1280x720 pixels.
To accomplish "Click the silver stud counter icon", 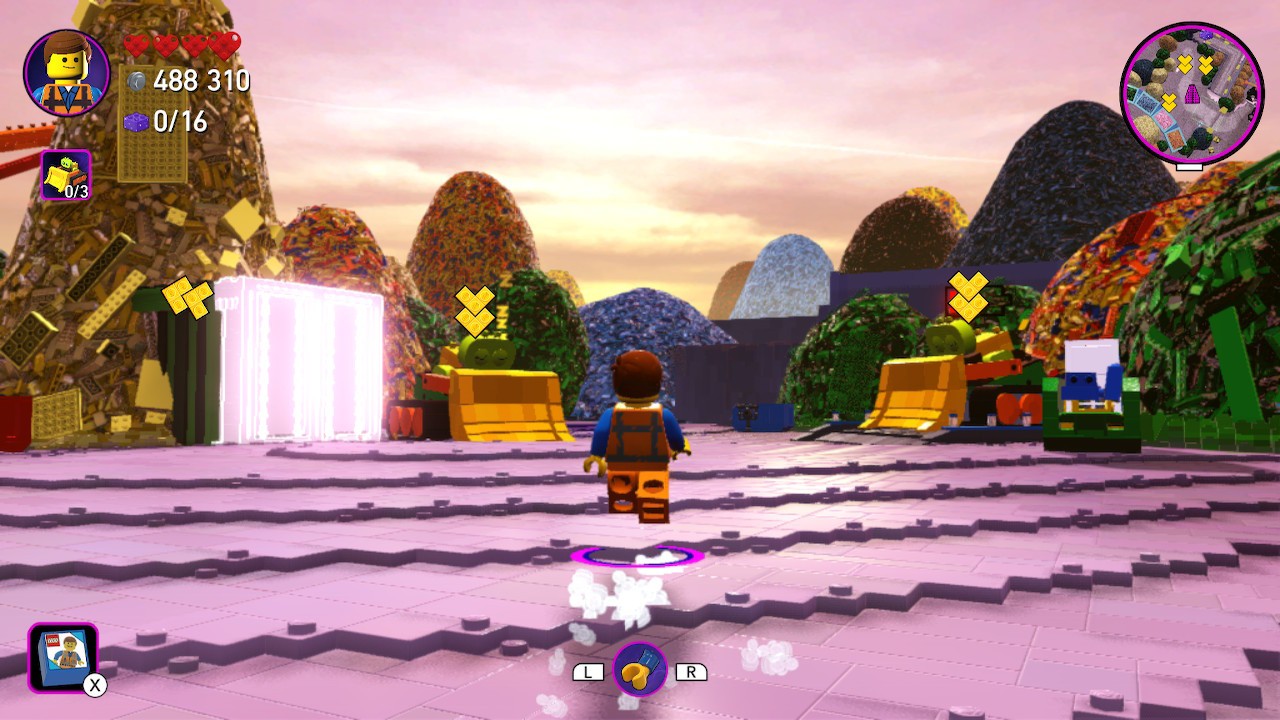I will click(136, 82).
